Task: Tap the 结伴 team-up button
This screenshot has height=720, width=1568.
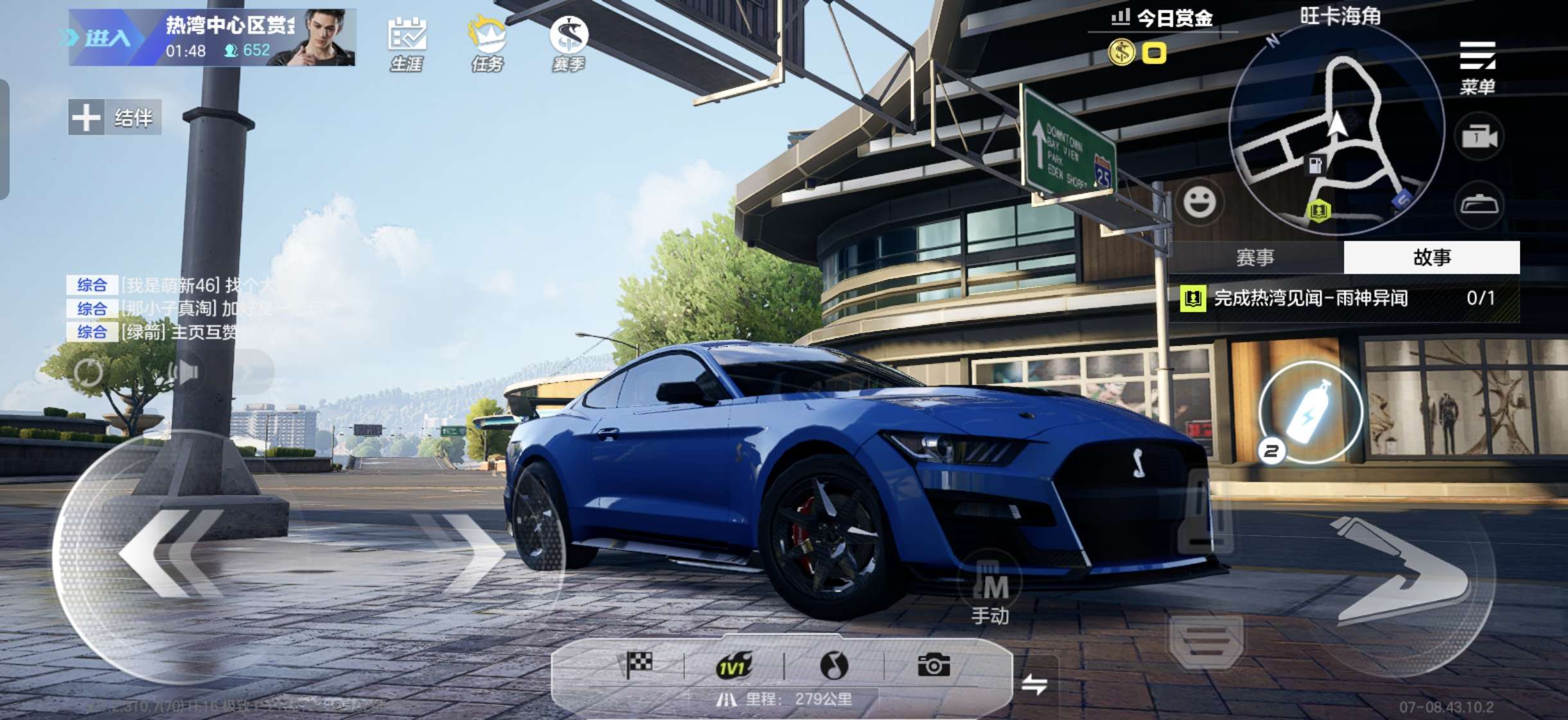Action: pyautogui.click(x=115, y=117)
